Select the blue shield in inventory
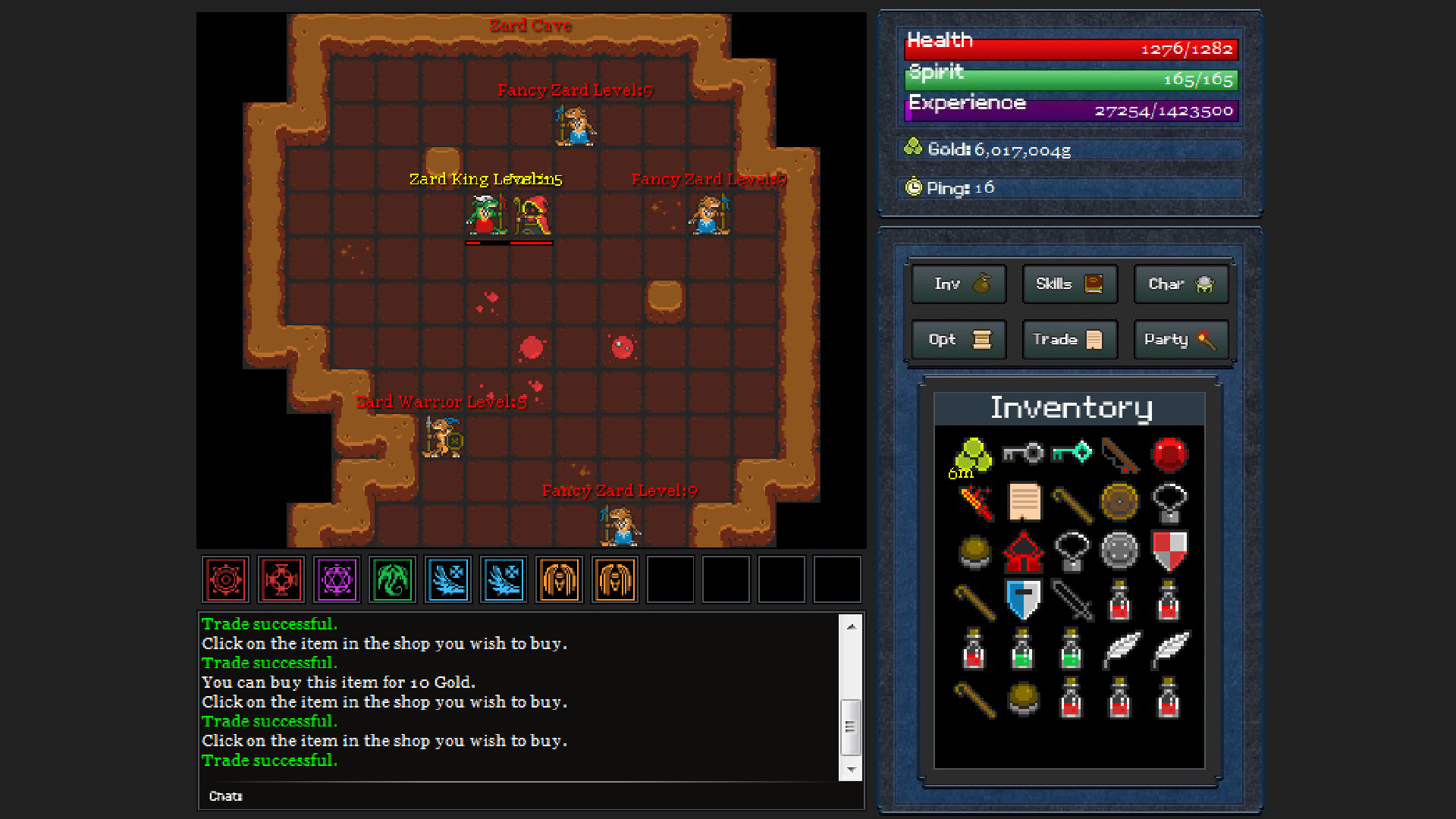 click(x=1022, y=598)
